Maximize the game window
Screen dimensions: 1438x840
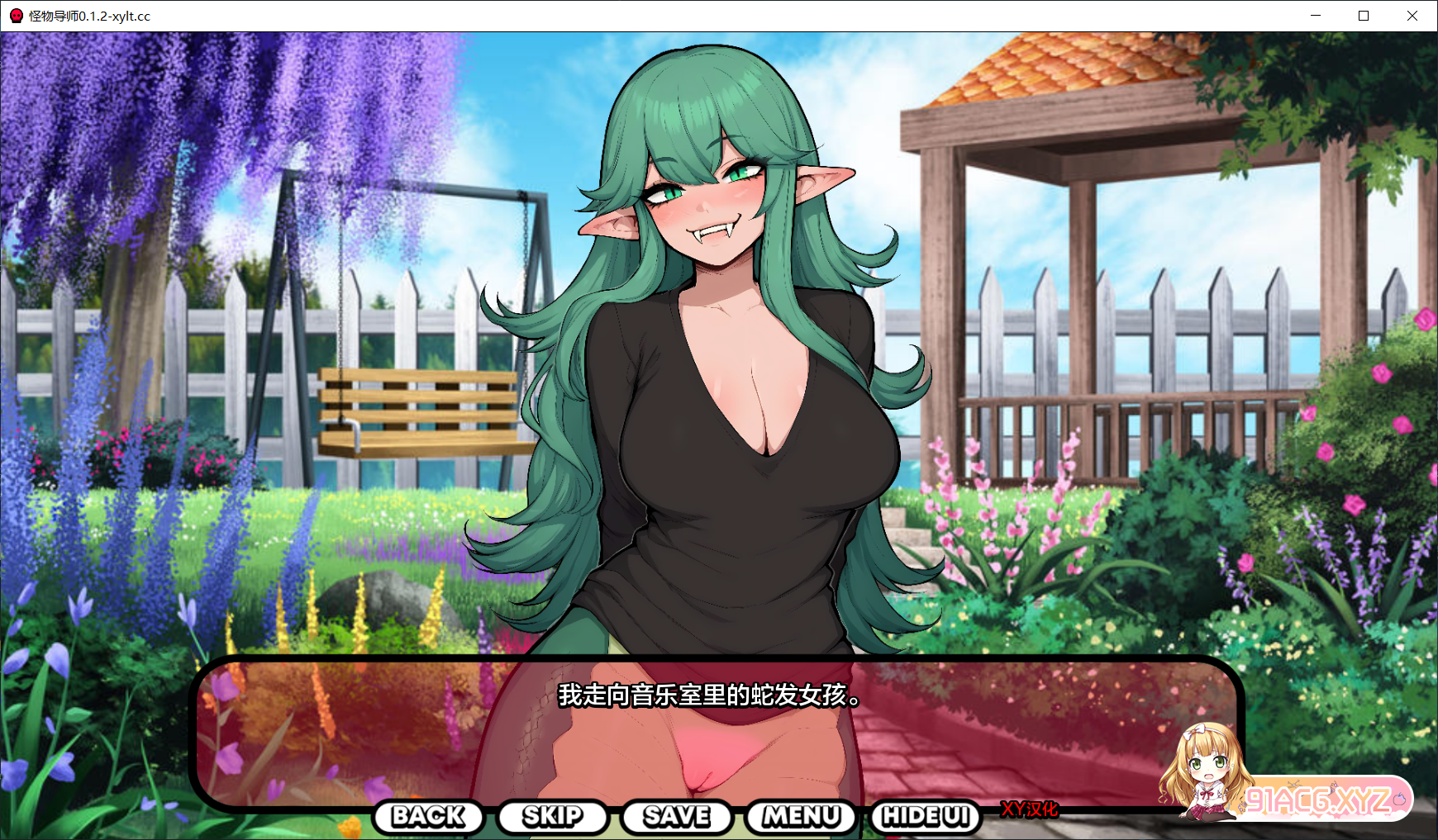coord(1364,15)
